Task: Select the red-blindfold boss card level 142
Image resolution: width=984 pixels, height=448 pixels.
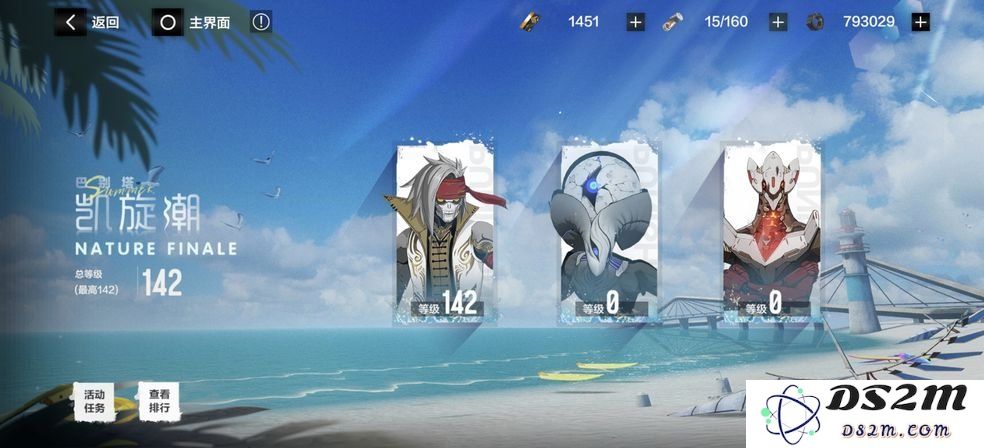Action: 441,233
